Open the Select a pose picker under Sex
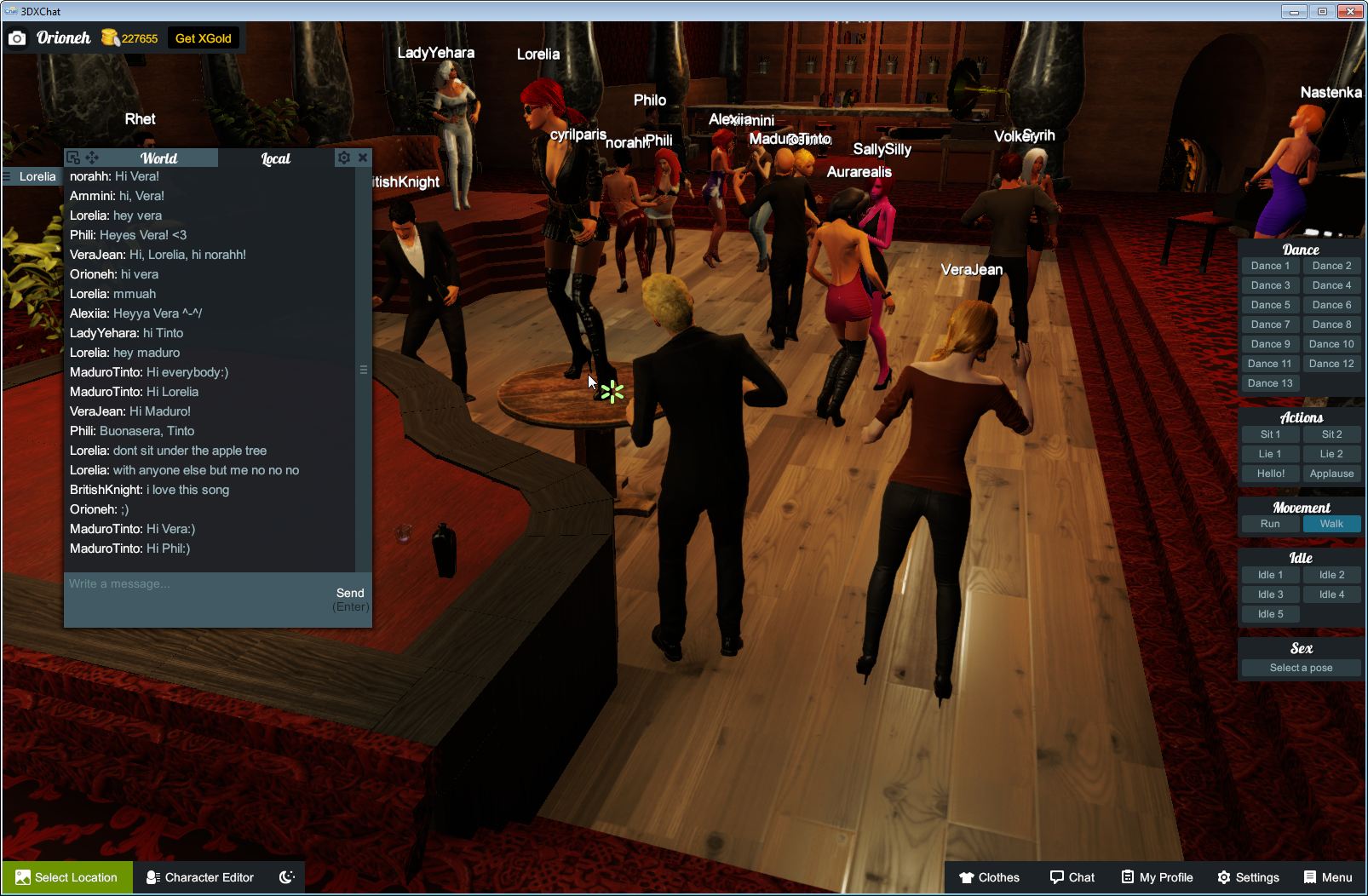 [1301, 668]
